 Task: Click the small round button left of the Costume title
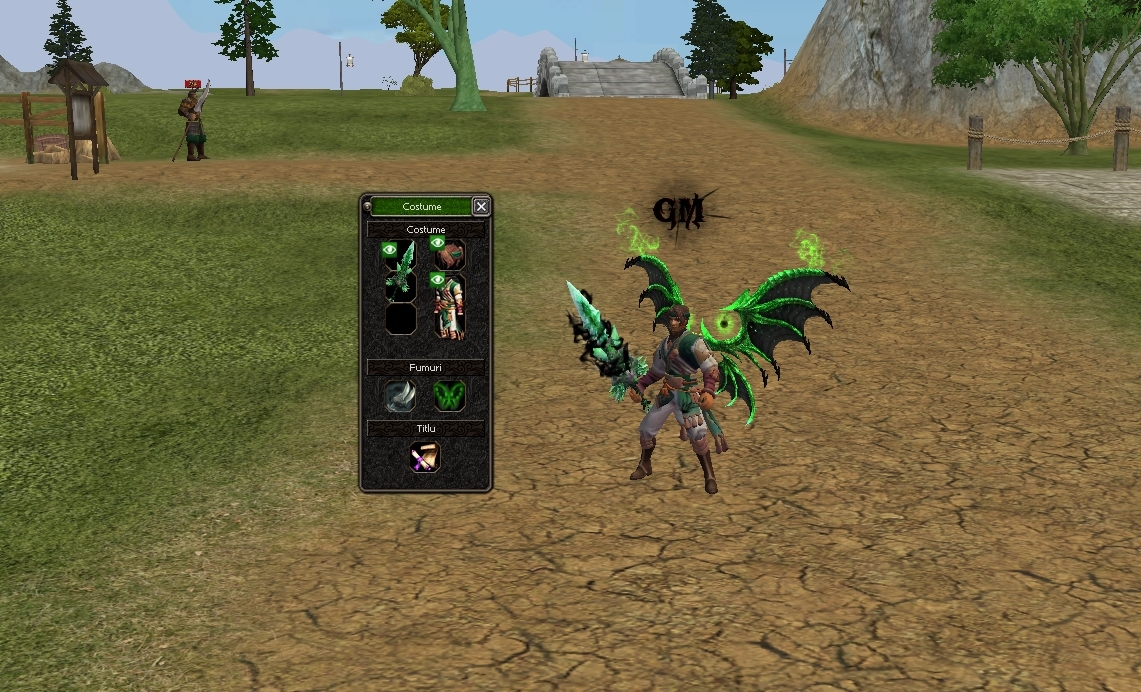(x=367, y=206)
